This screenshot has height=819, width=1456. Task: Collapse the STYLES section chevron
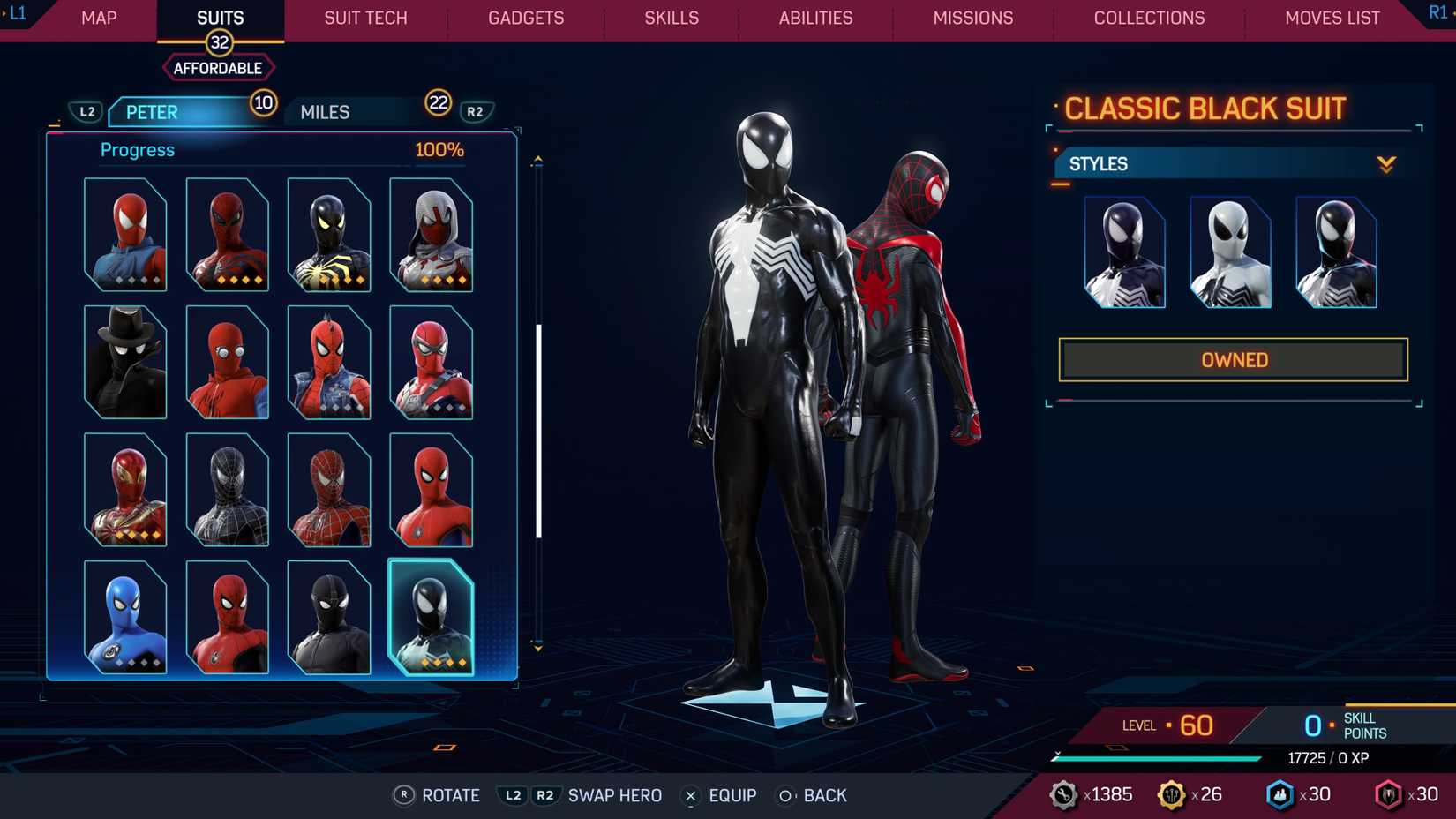[1385, 162]
